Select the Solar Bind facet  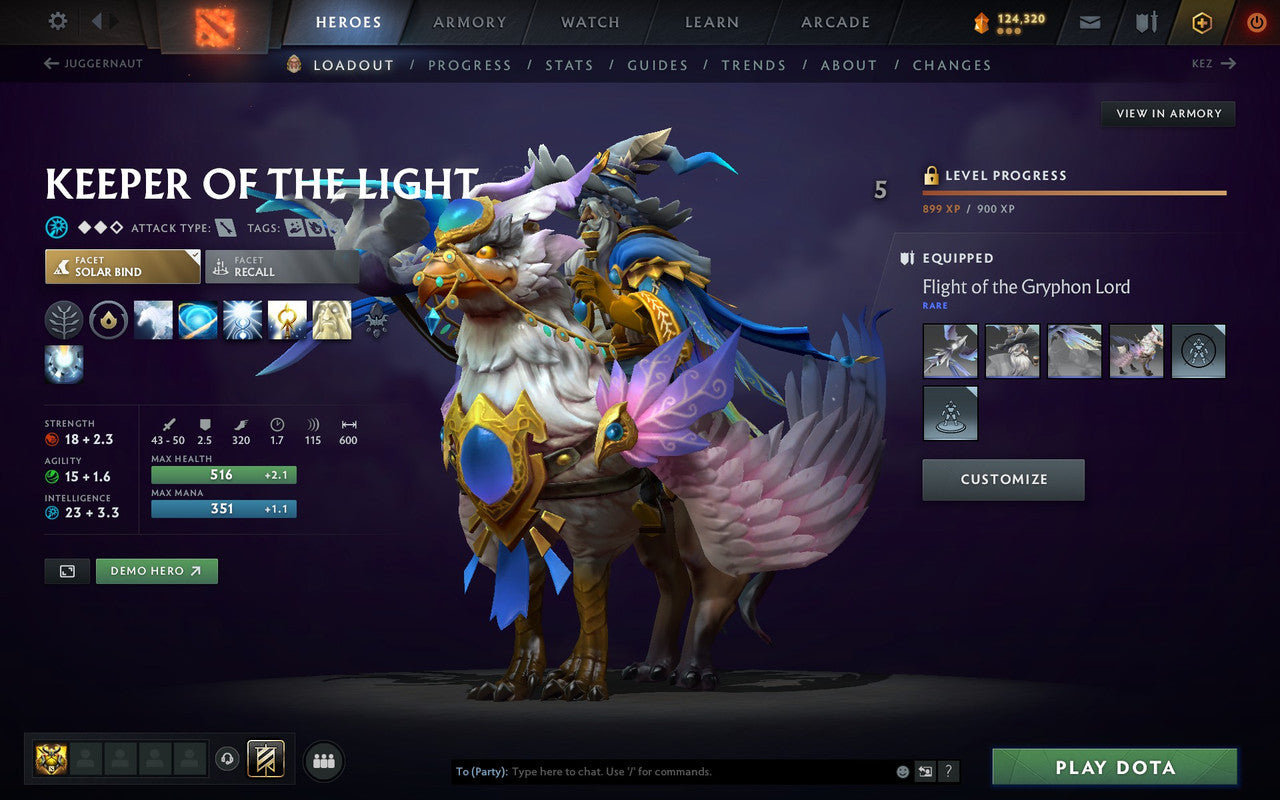tap(122, 266)
